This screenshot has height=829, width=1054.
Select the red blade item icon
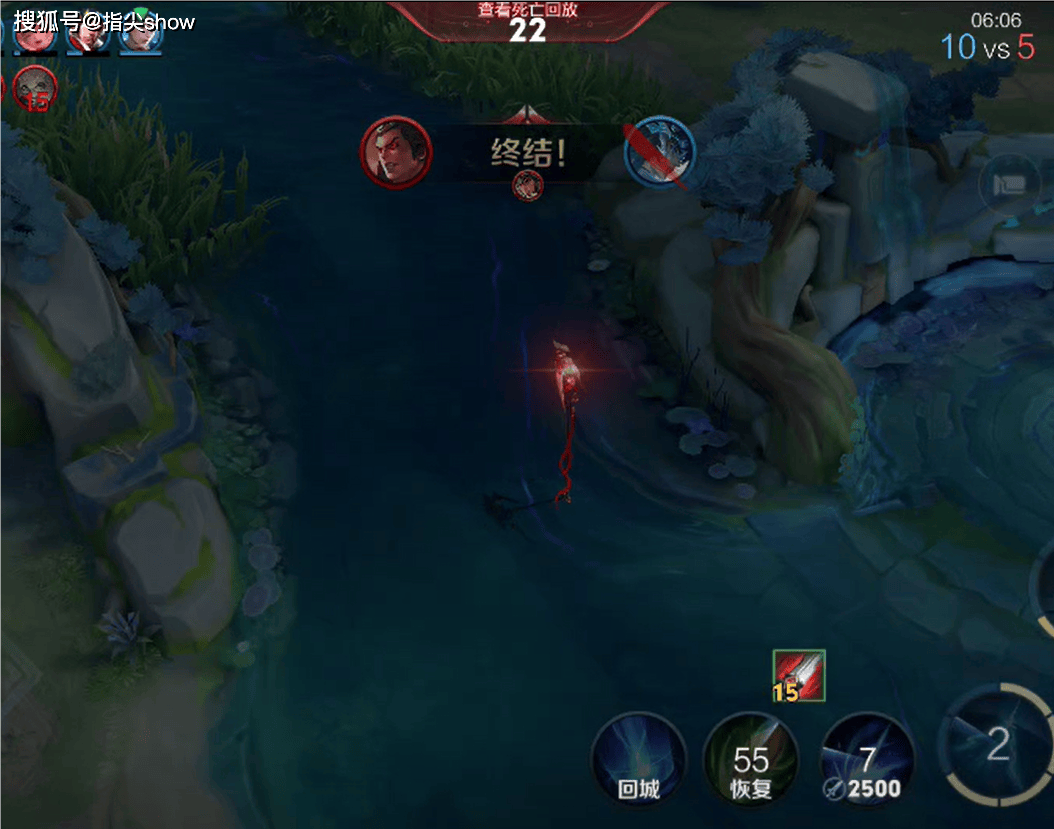[x=799, y=676]
